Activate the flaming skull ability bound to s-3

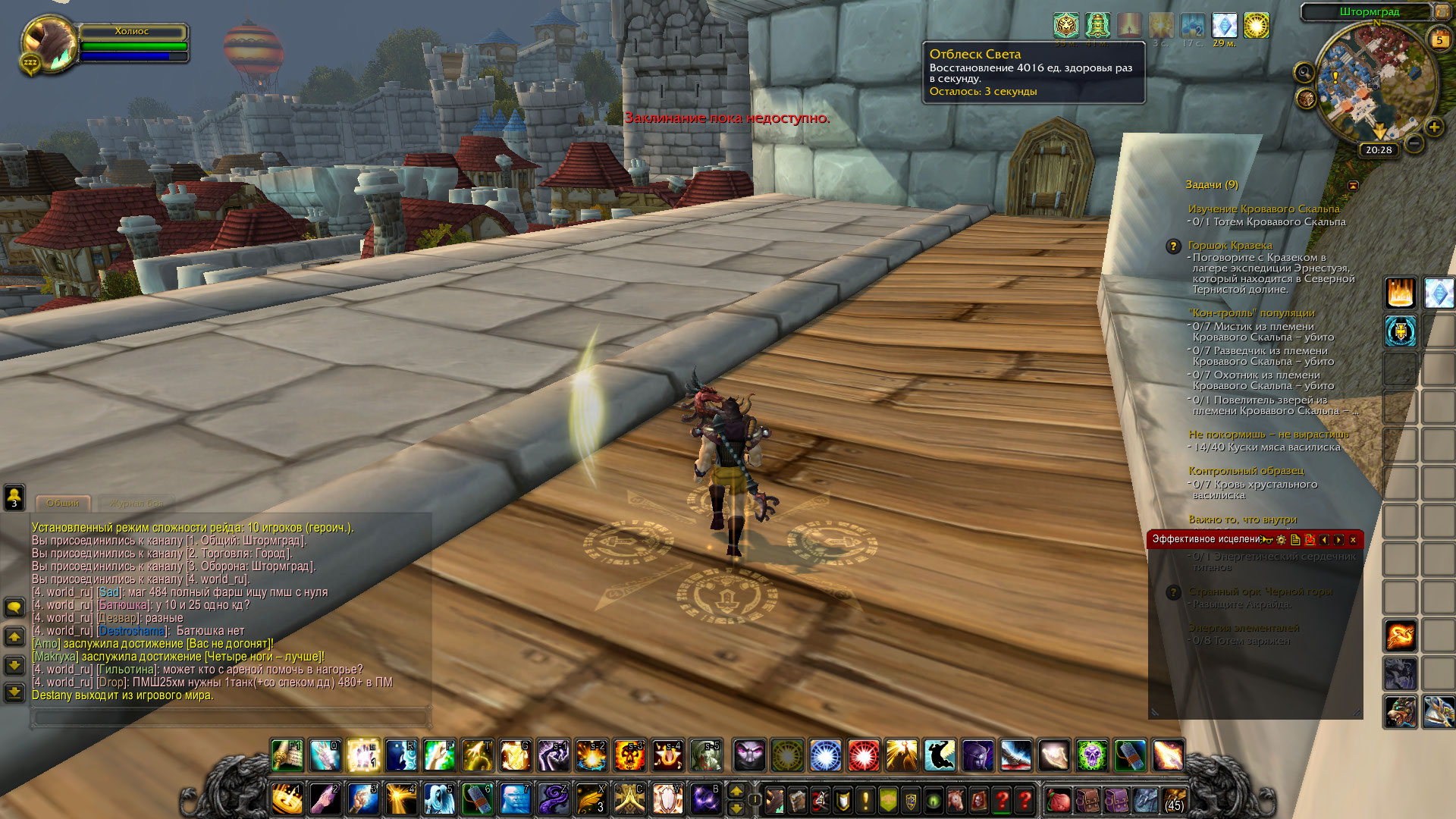(x=629, y=755)
